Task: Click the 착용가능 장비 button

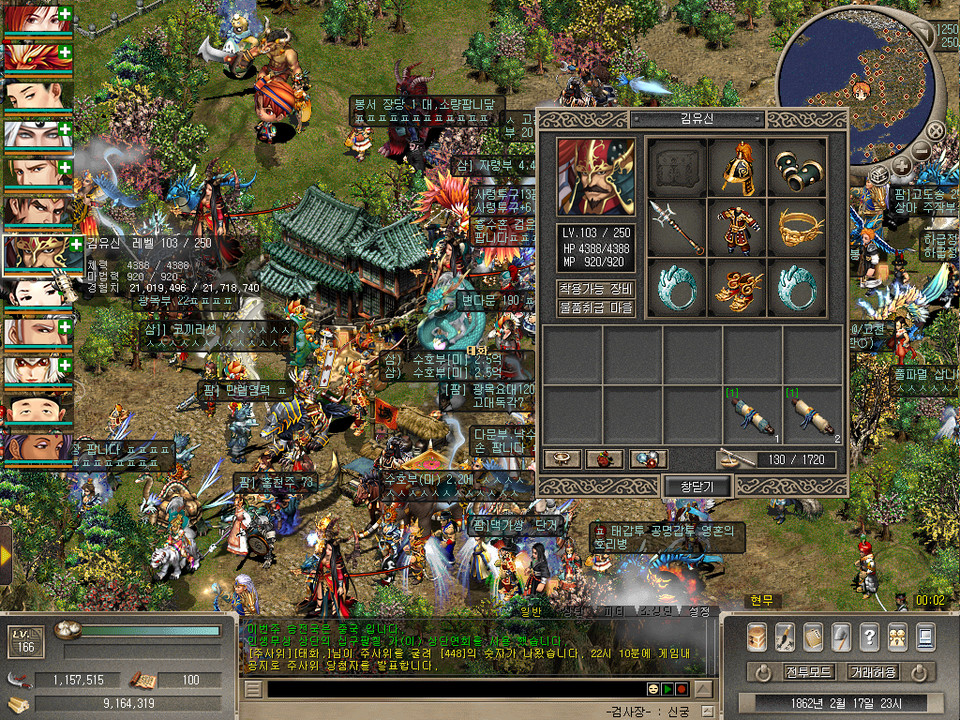Action: 595,289
